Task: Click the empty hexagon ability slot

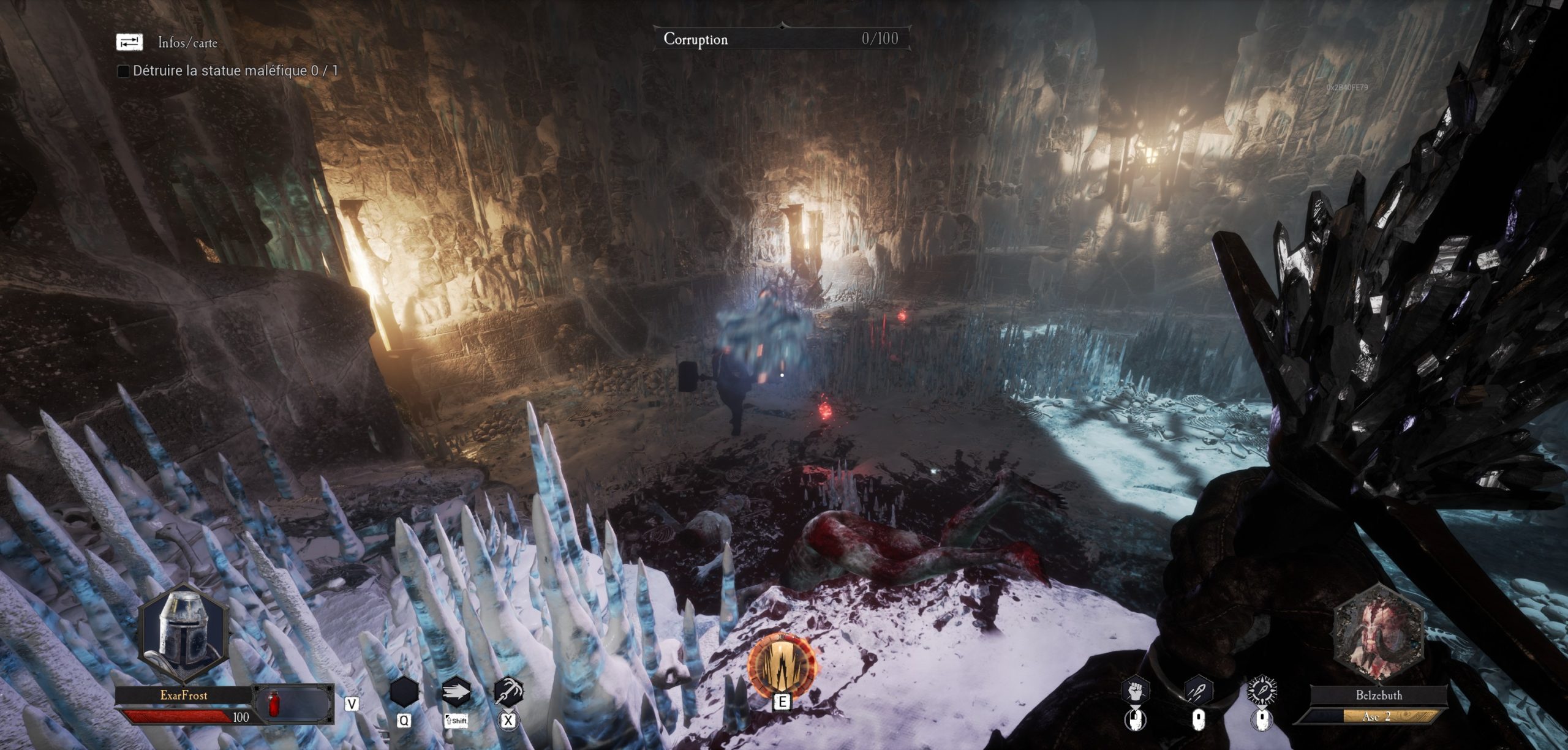Action: pos(404,692)
